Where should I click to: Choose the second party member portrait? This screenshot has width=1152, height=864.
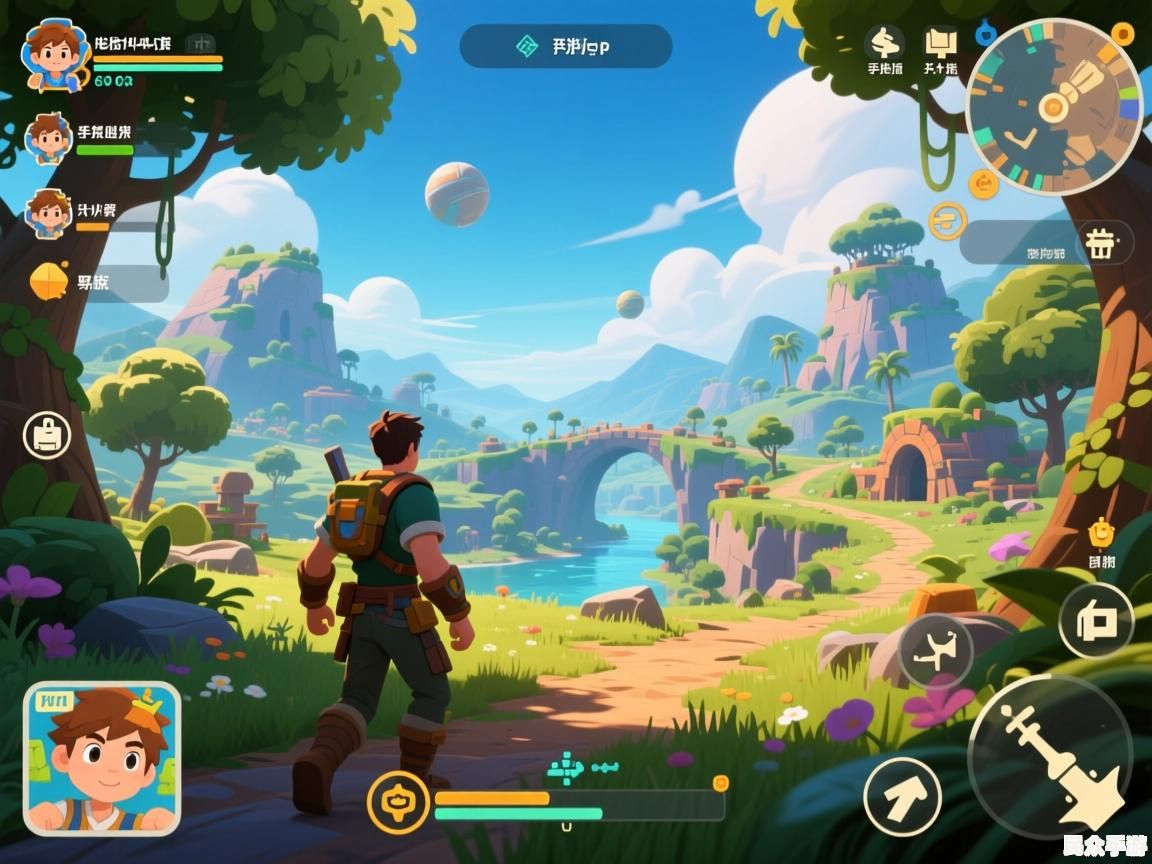[48, 138]
